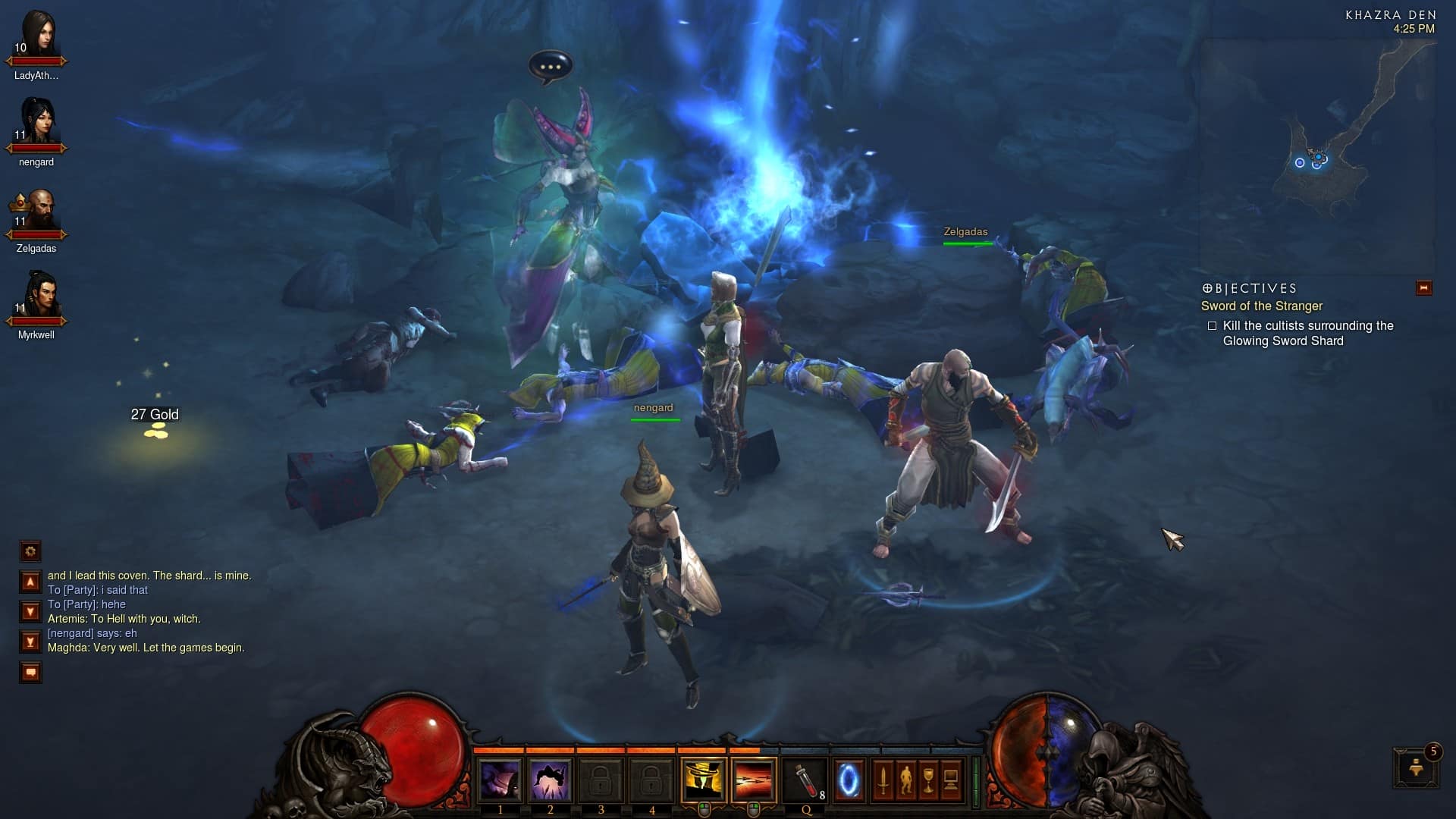The height and width of the screenshot is (819, 1456).
Task: Open the Achievements goblet icon
Action: point(927,779)
